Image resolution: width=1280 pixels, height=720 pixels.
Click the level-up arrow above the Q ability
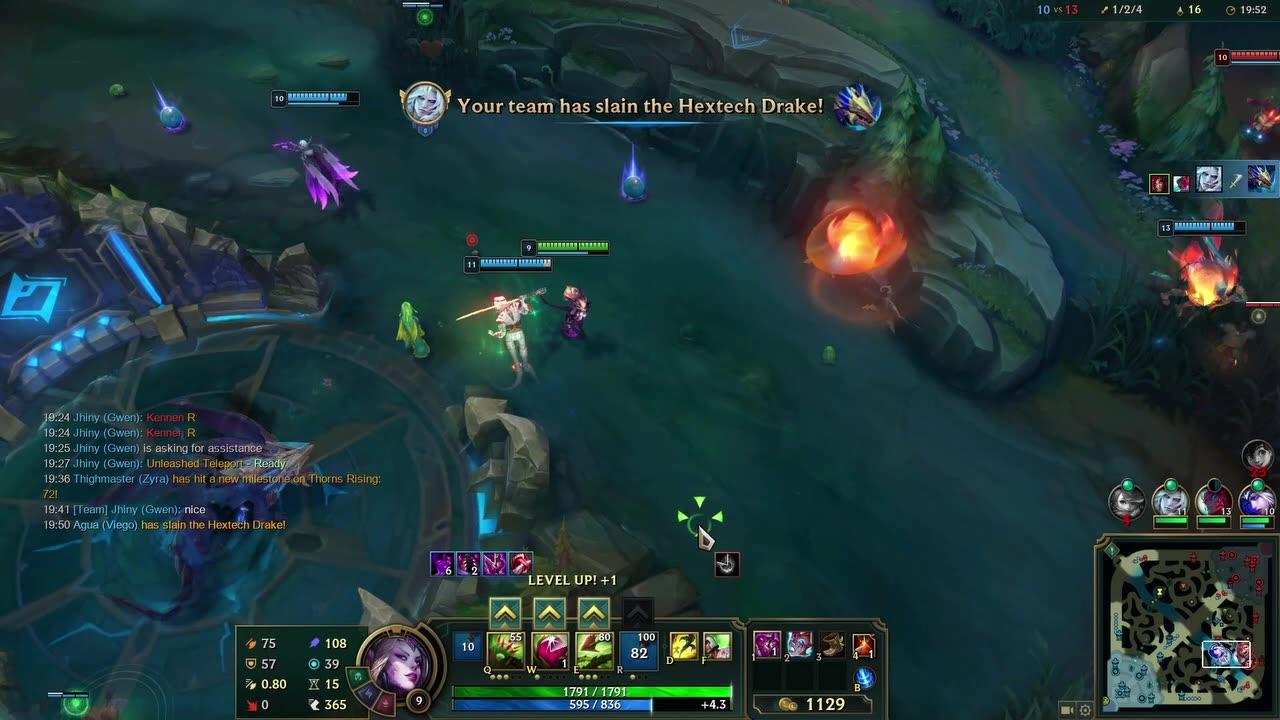[x=505, y=611]
